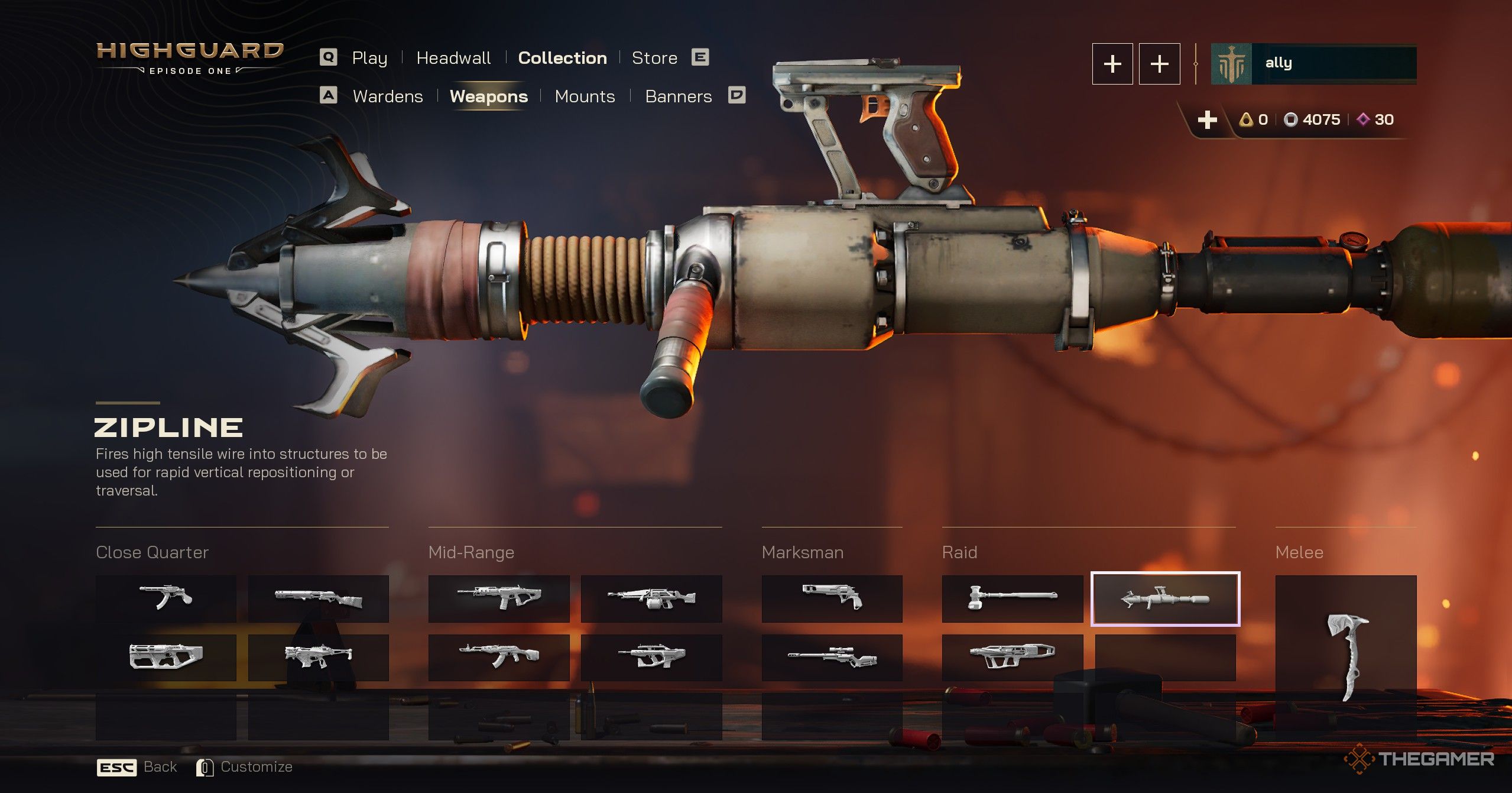Switch to the Mounts sub-tab
The height and width of the screenshot is (793, 1512).
[585, 96]
